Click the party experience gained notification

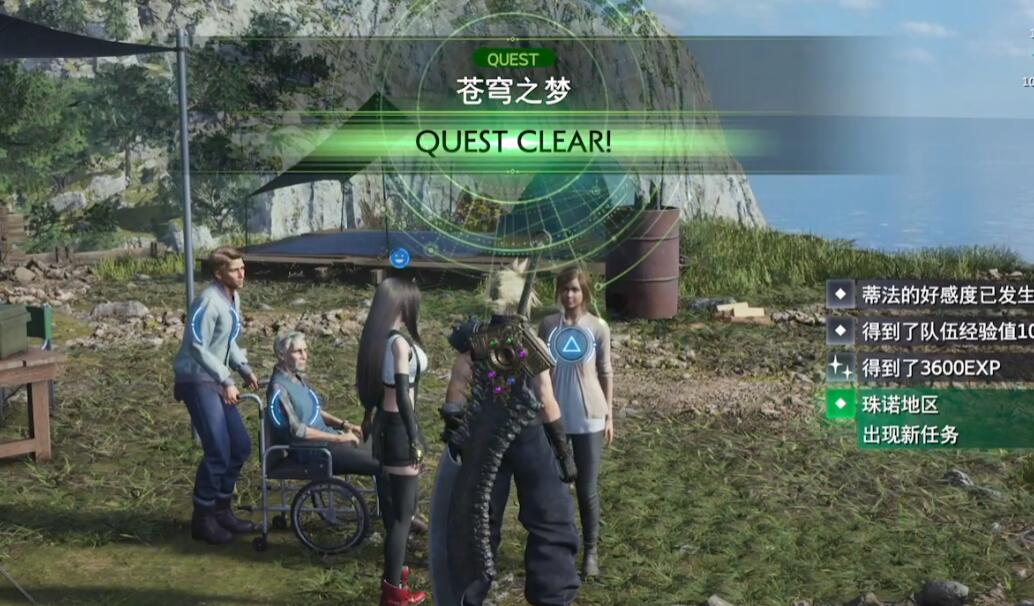point(930,331)
